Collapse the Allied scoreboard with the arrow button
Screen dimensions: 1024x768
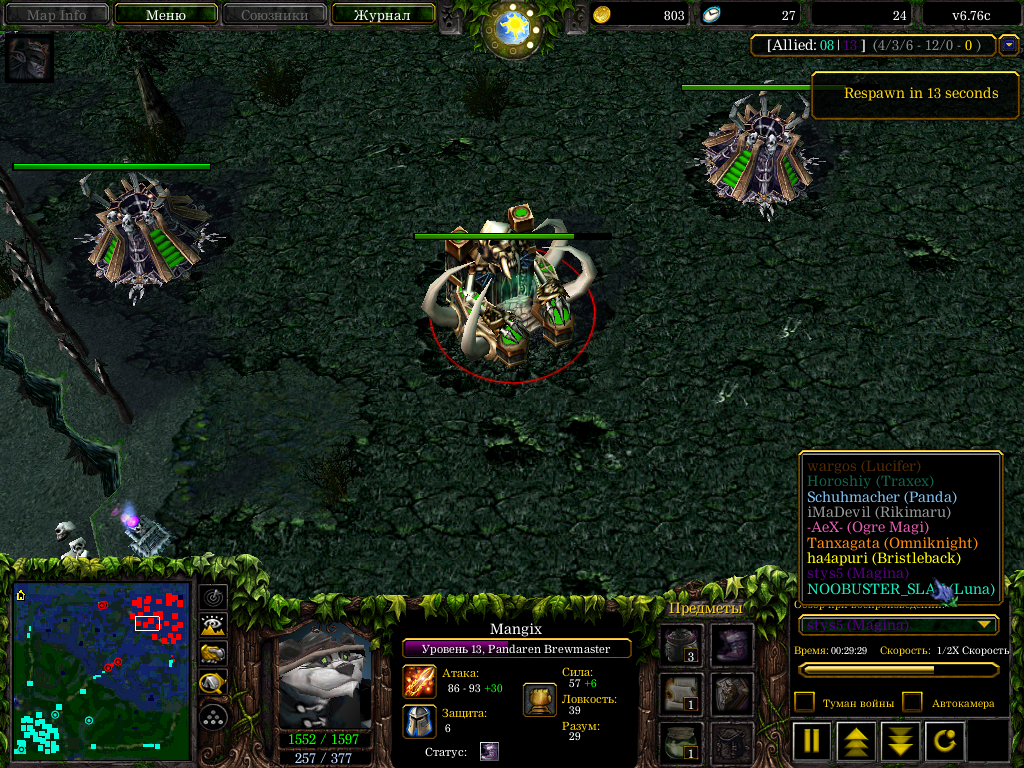[x=1008, y=45]
